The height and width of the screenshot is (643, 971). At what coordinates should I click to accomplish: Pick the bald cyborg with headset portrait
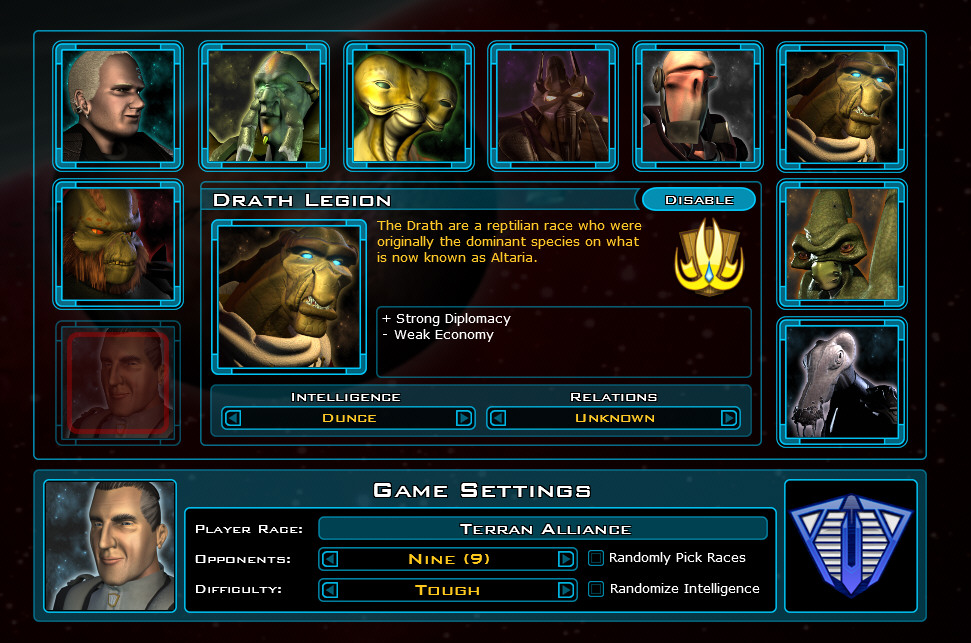point(698,104)
